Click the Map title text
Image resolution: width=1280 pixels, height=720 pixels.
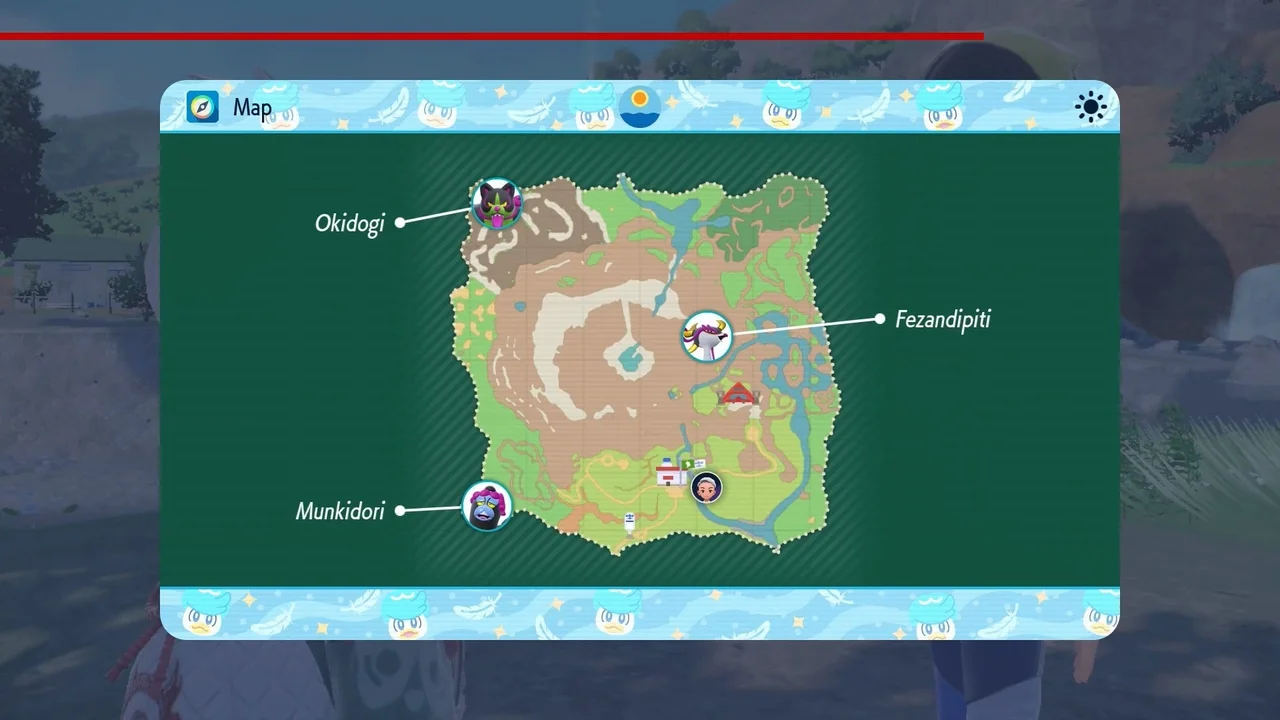pyautogui.click(x=253, y=108)
